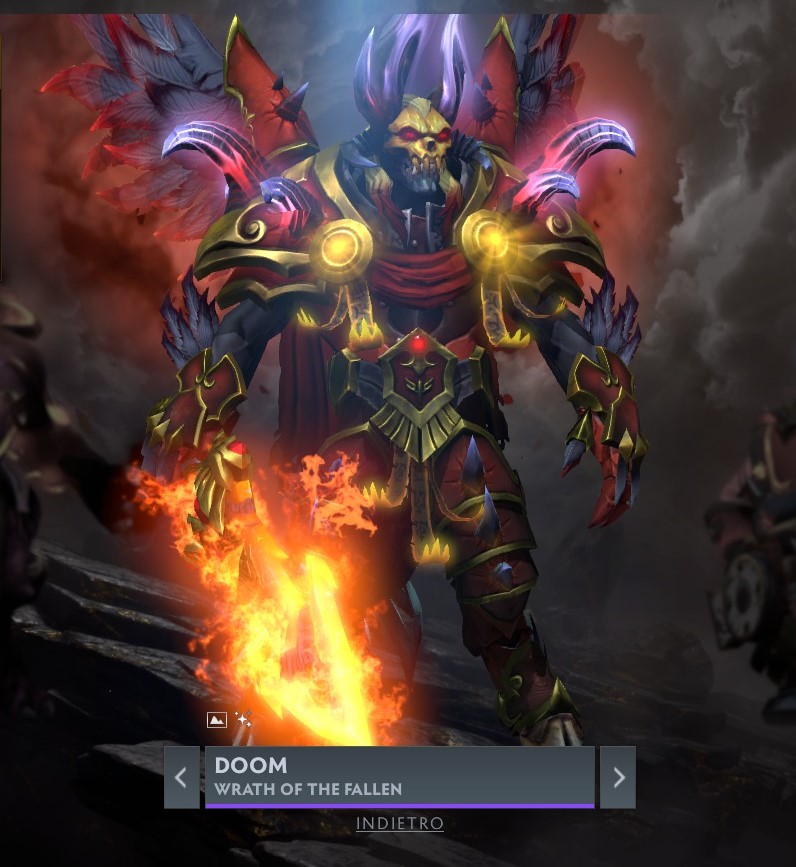Select the Doom Wrath of the Fallen panel
The image size is (796, 867).
click(x=399, y=776)
